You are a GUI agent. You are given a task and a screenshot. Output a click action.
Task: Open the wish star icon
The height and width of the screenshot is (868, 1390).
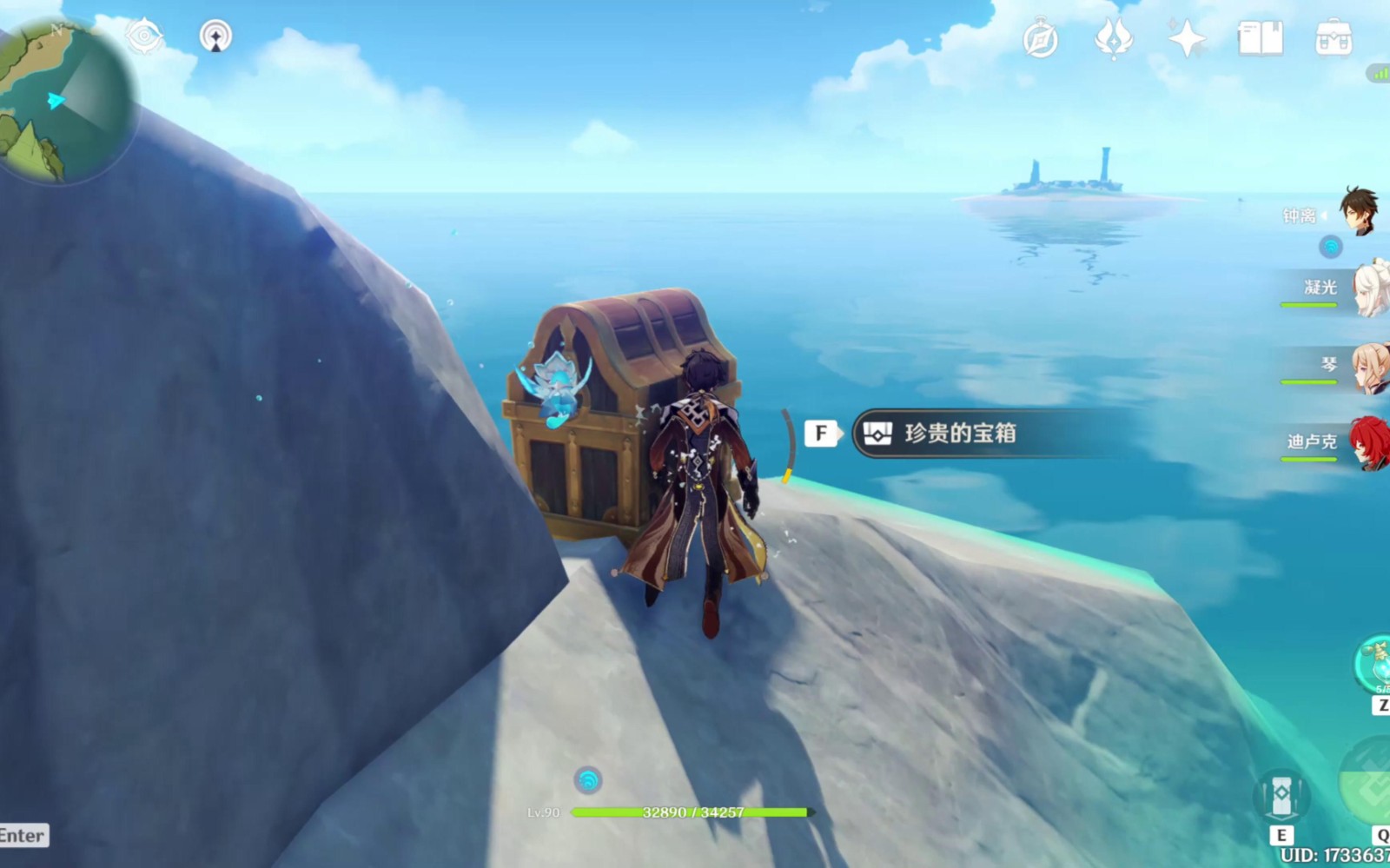[1187, 39]
